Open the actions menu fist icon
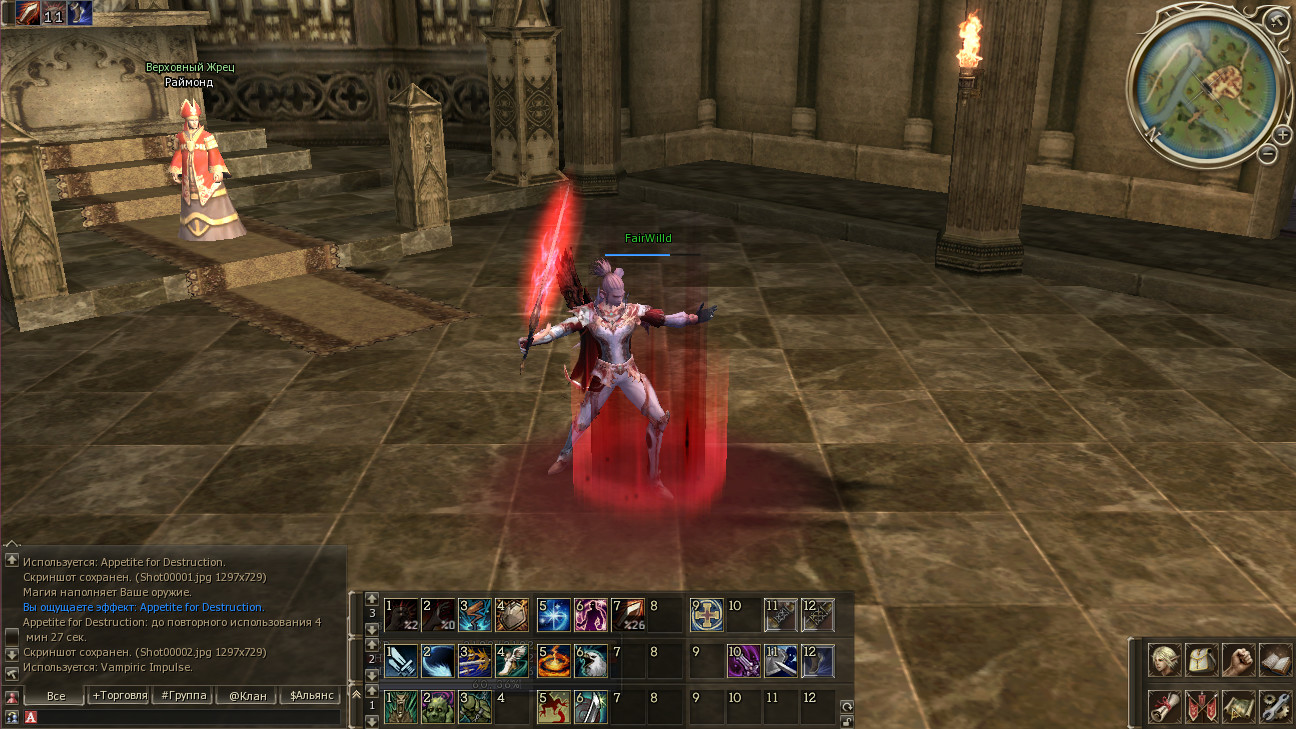The width and height of the screenshot is (1296, 729). (x=1238, y=660)
